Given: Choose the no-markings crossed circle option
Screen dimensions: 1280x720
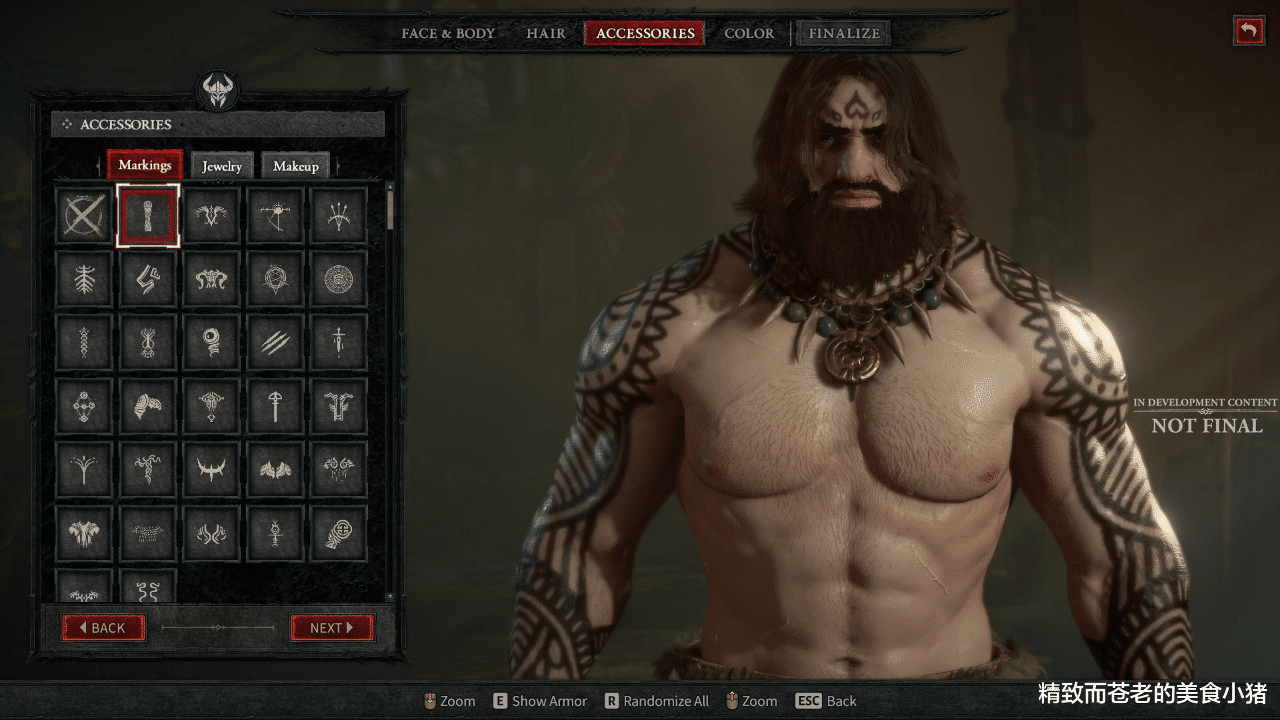Looking at the screenshot, I should (x=84, y=215).
